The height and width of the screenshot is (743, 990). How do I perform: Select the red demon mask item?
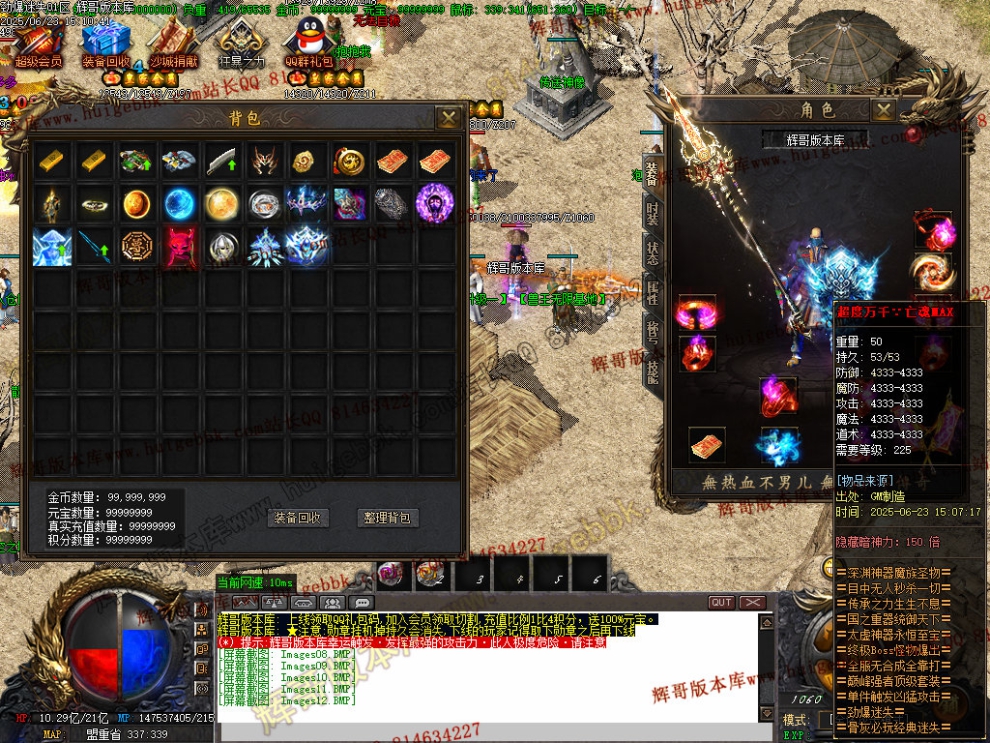point(181,246)
